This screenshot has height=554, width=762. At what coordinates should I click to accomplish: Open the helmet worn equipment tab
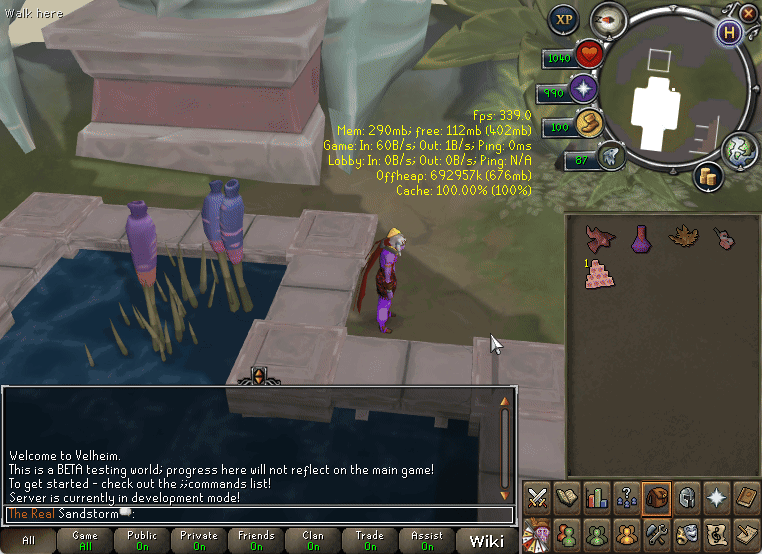[687, 496]
